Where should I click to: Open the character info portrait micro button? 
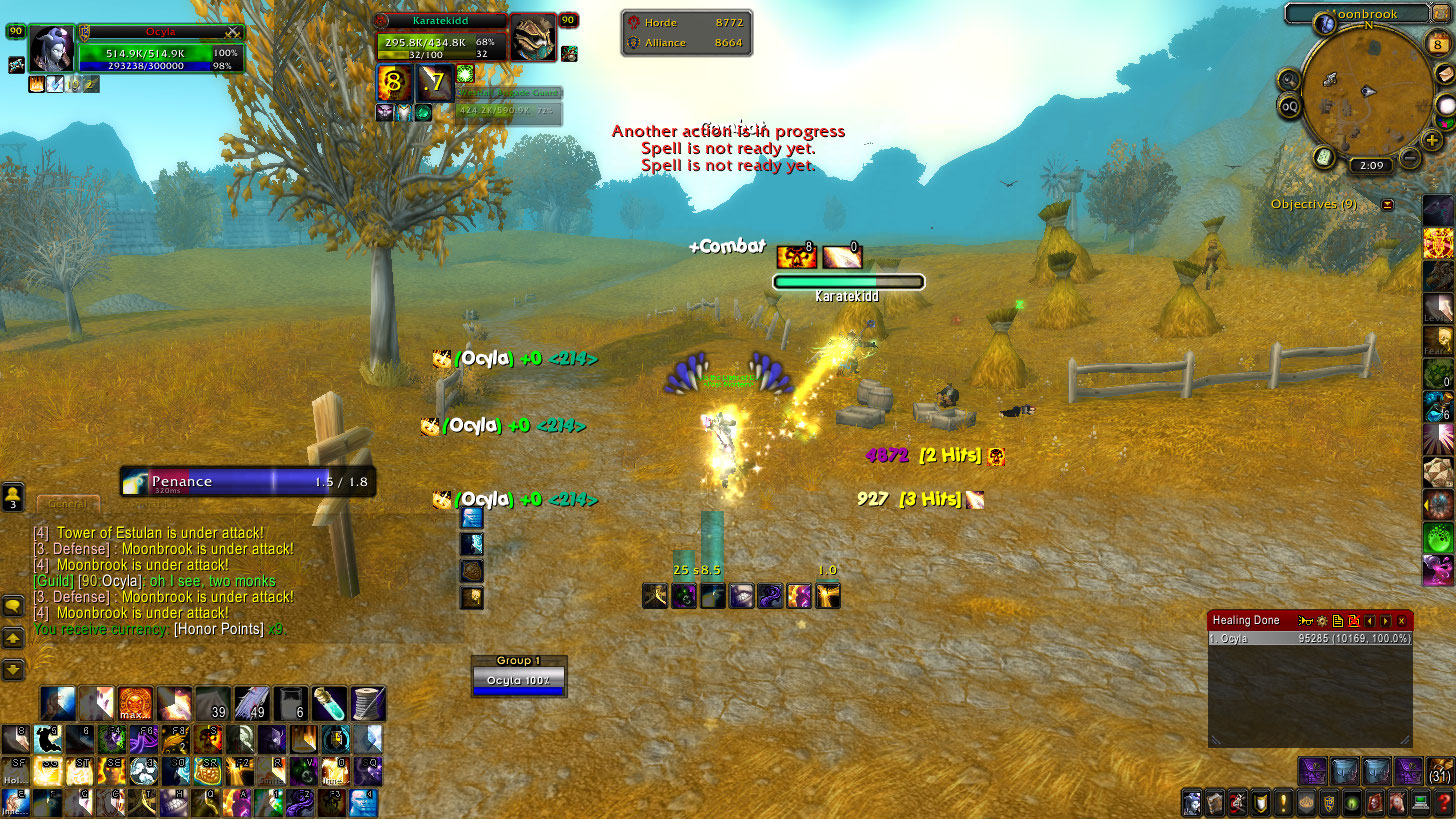tap(1192, 802)
